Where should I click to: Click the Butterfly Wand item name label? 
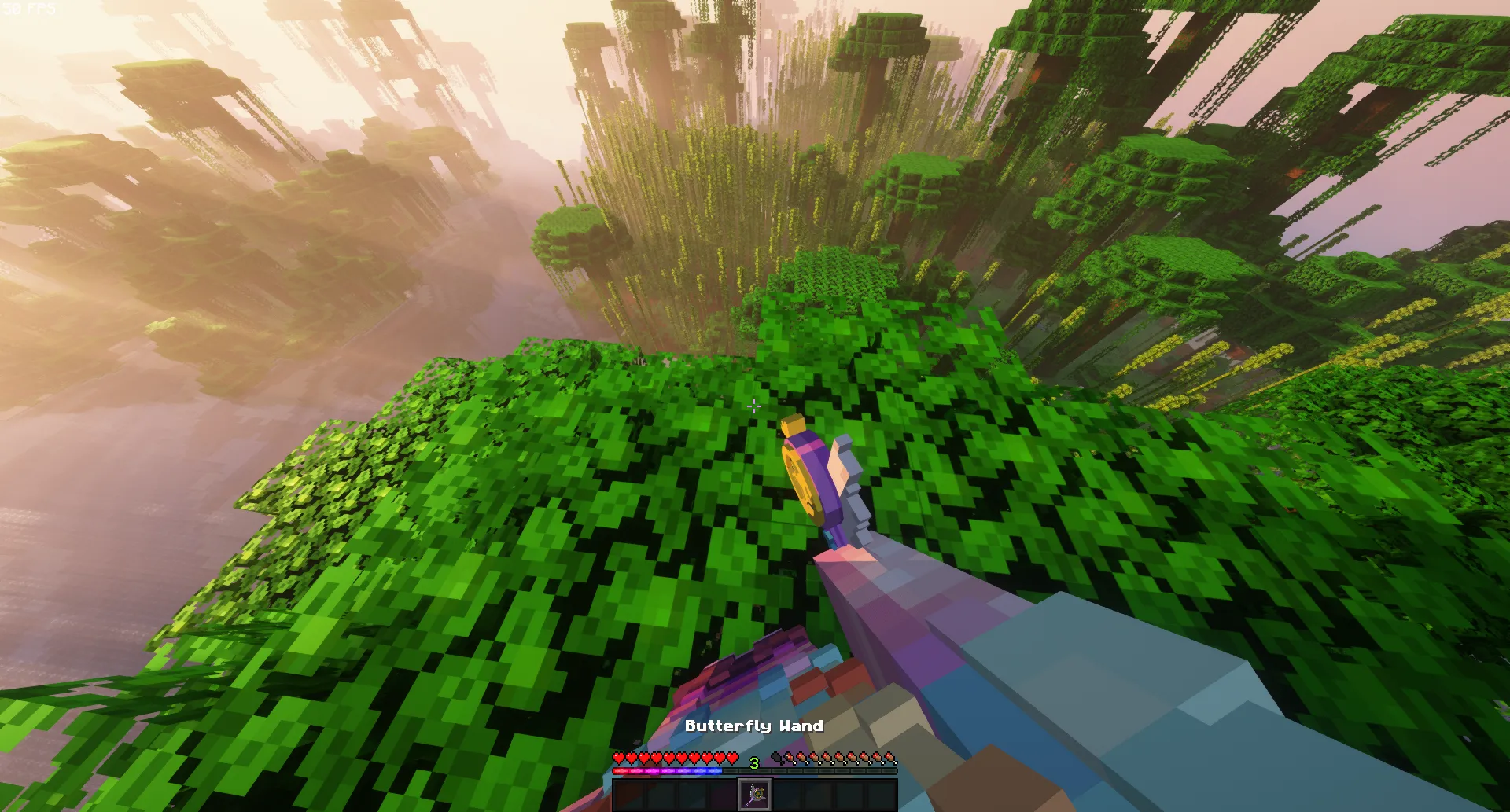tap(754, 726)
